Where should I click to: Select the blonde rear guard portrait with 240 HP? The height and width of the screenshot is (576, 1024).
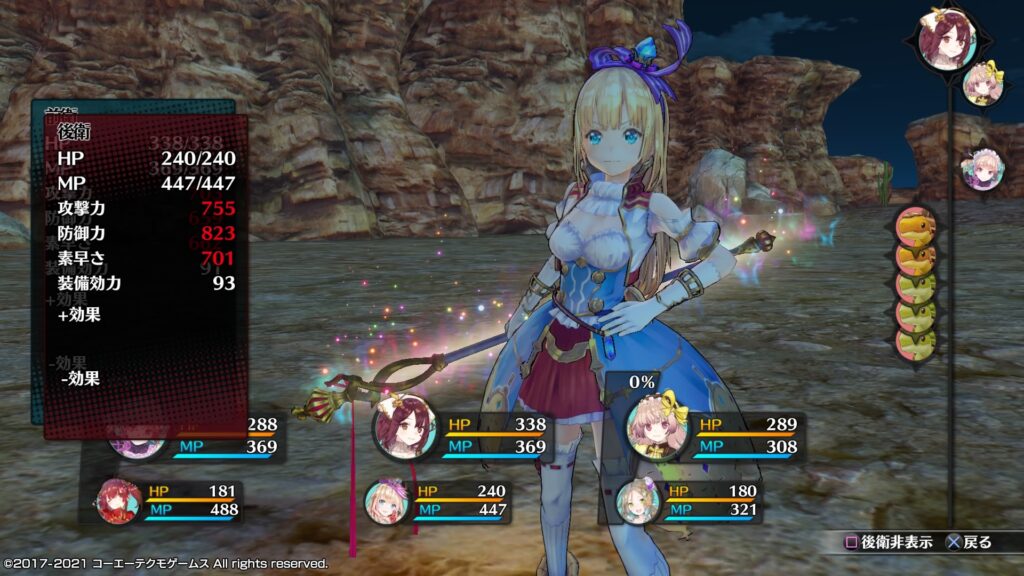(x=386, y=500)
